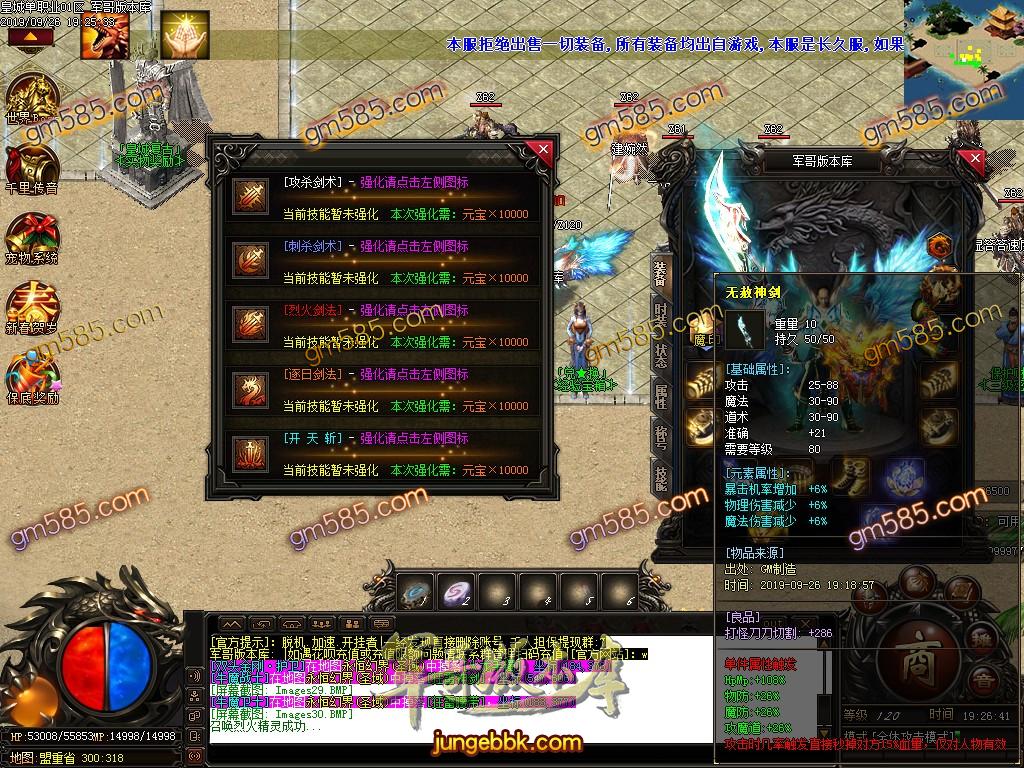
Task: Open the 世界Boss menu icon
Action: (32, 97)
